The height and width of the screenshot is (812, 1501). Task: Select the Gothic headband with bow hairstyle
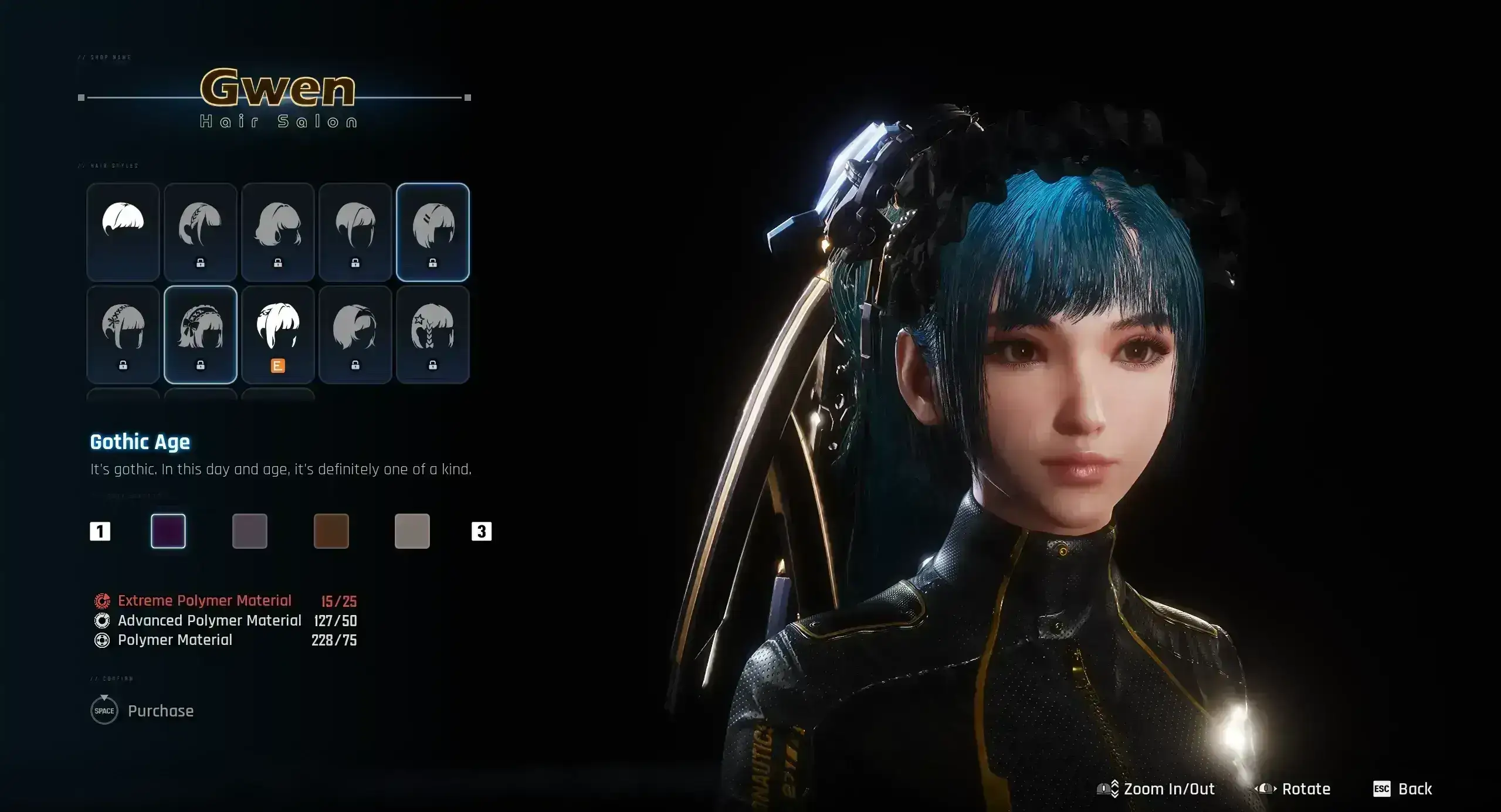click(201, 334)
